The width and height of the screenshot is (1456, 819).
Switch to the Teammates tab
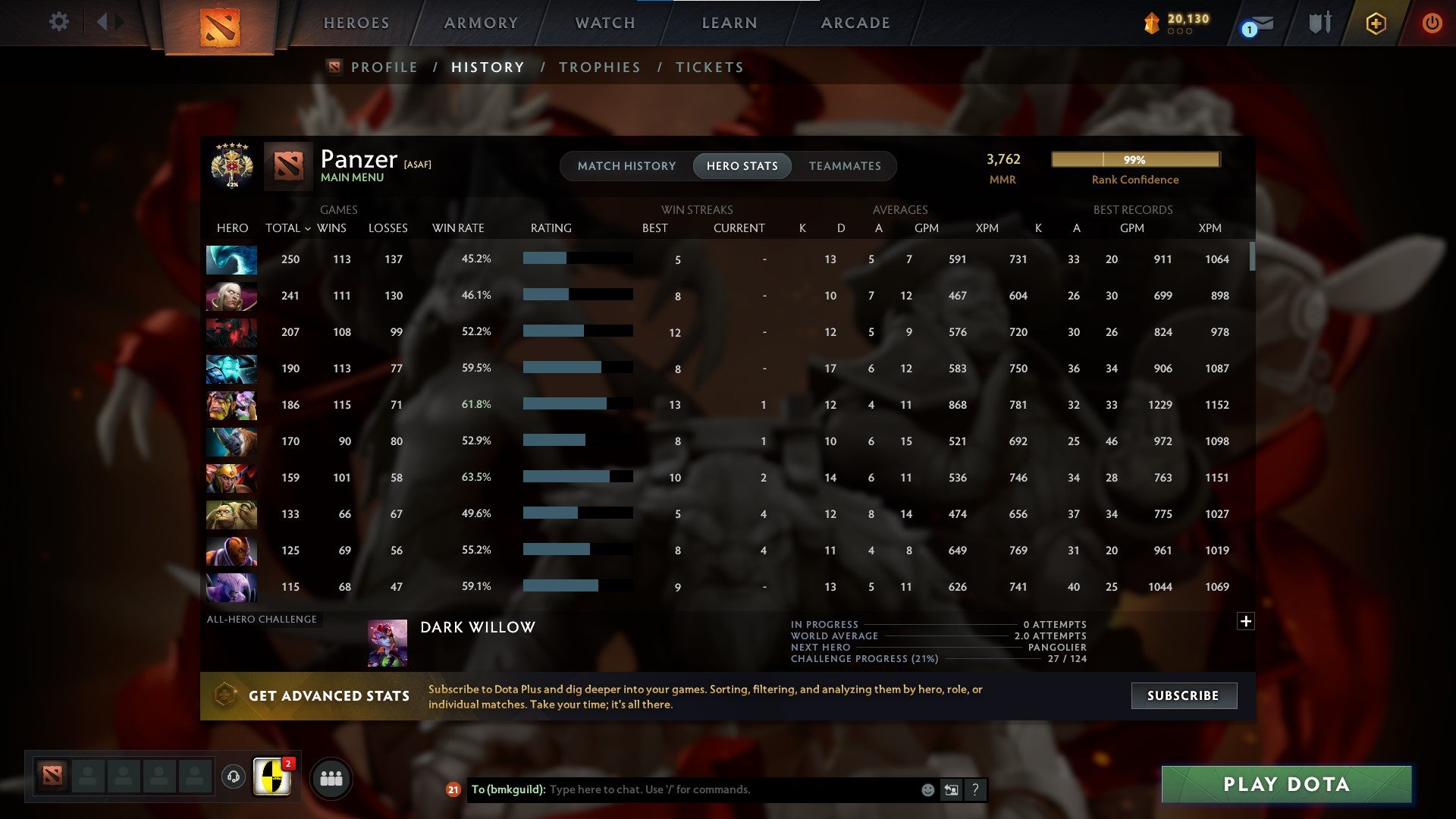845,165
